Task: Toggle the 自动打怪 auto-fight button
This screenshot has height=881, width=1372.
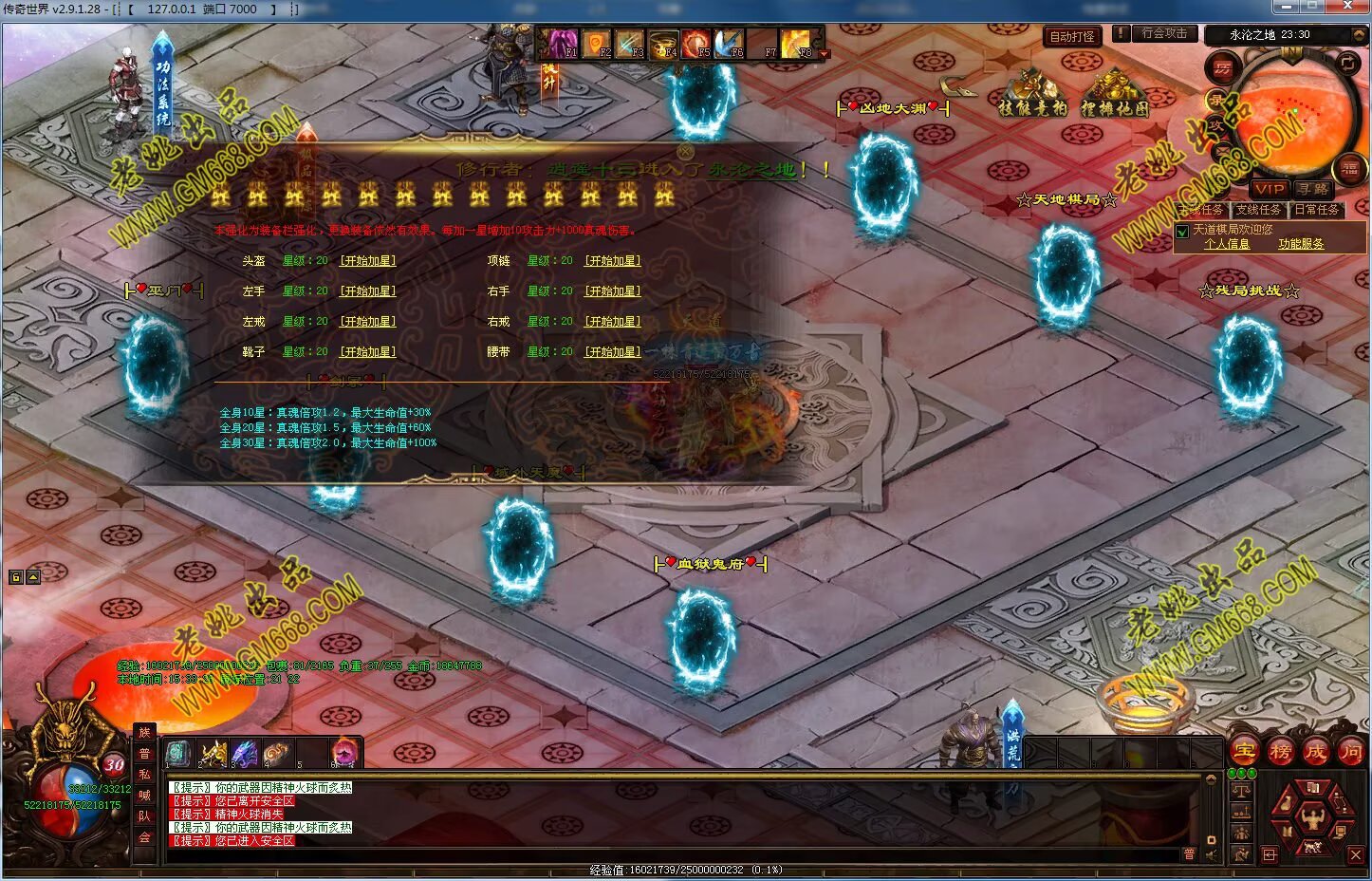Action: pyautogui.click(x=1072, y=36)
